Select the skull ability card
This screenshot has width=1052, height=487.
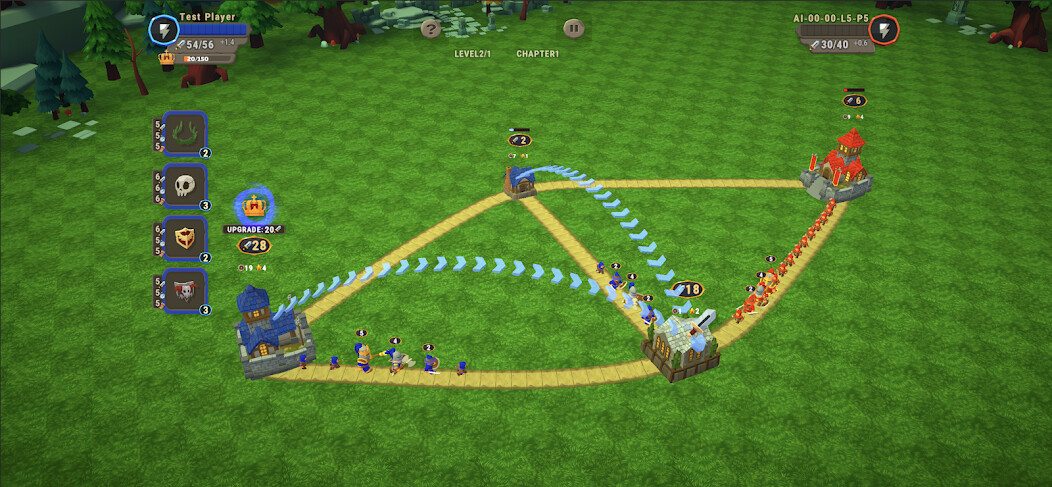185,186
